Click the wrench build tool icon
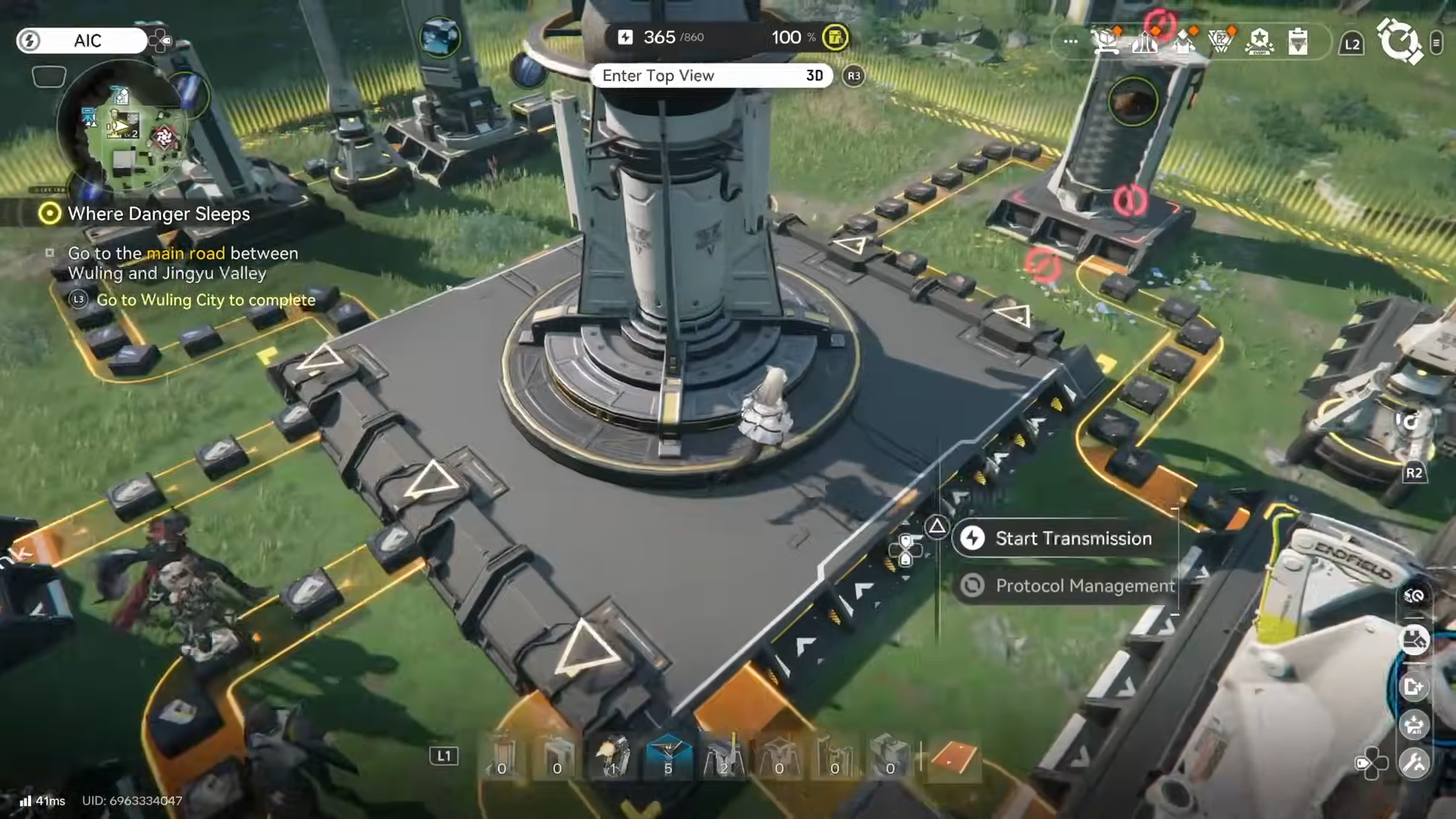Image resolution: width=1456 pixels, height=819 pixels. click(x=1414, y=763)
